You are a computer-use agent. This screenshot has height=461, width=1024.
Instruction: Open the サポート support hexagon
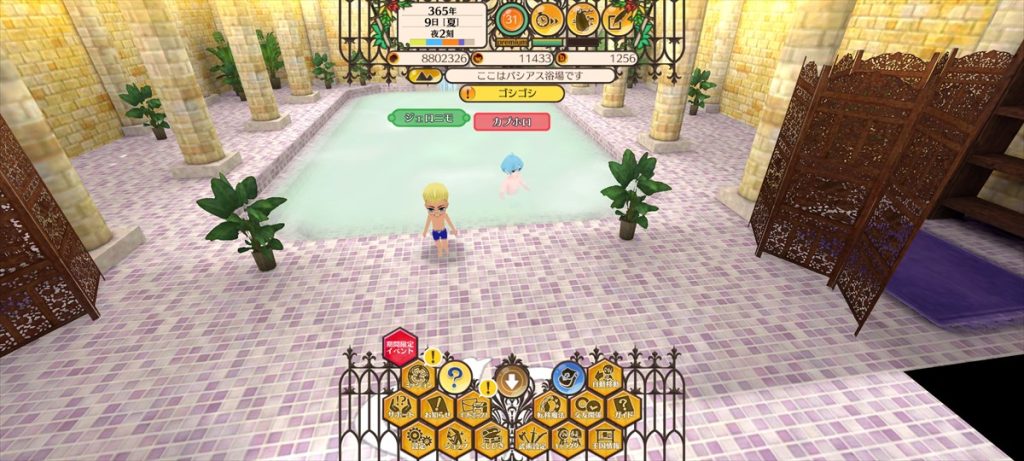pos(400,407)
